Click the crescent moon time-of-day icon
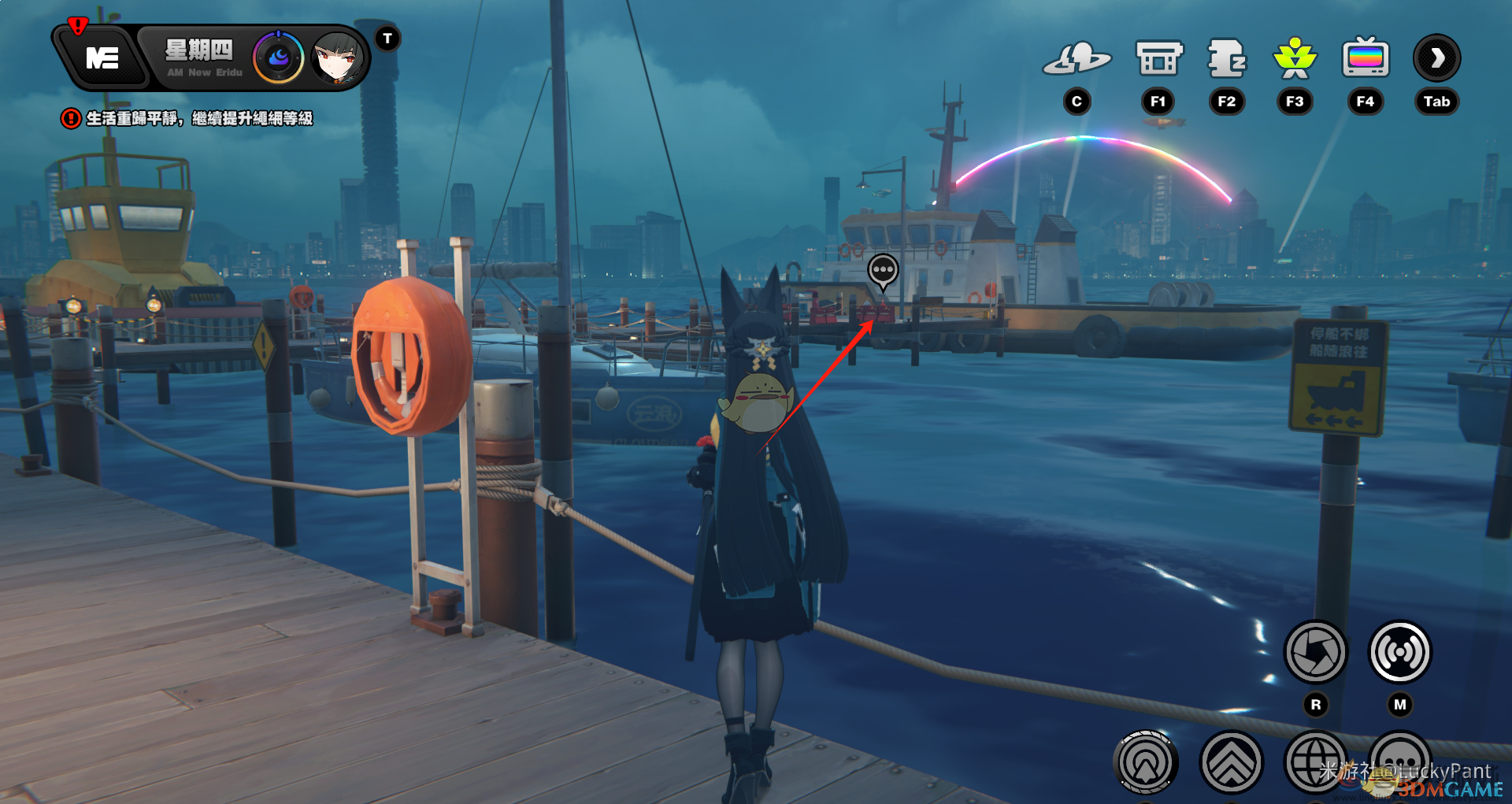1512x804 pixels. pyautogui.click(x=278, y=57)
